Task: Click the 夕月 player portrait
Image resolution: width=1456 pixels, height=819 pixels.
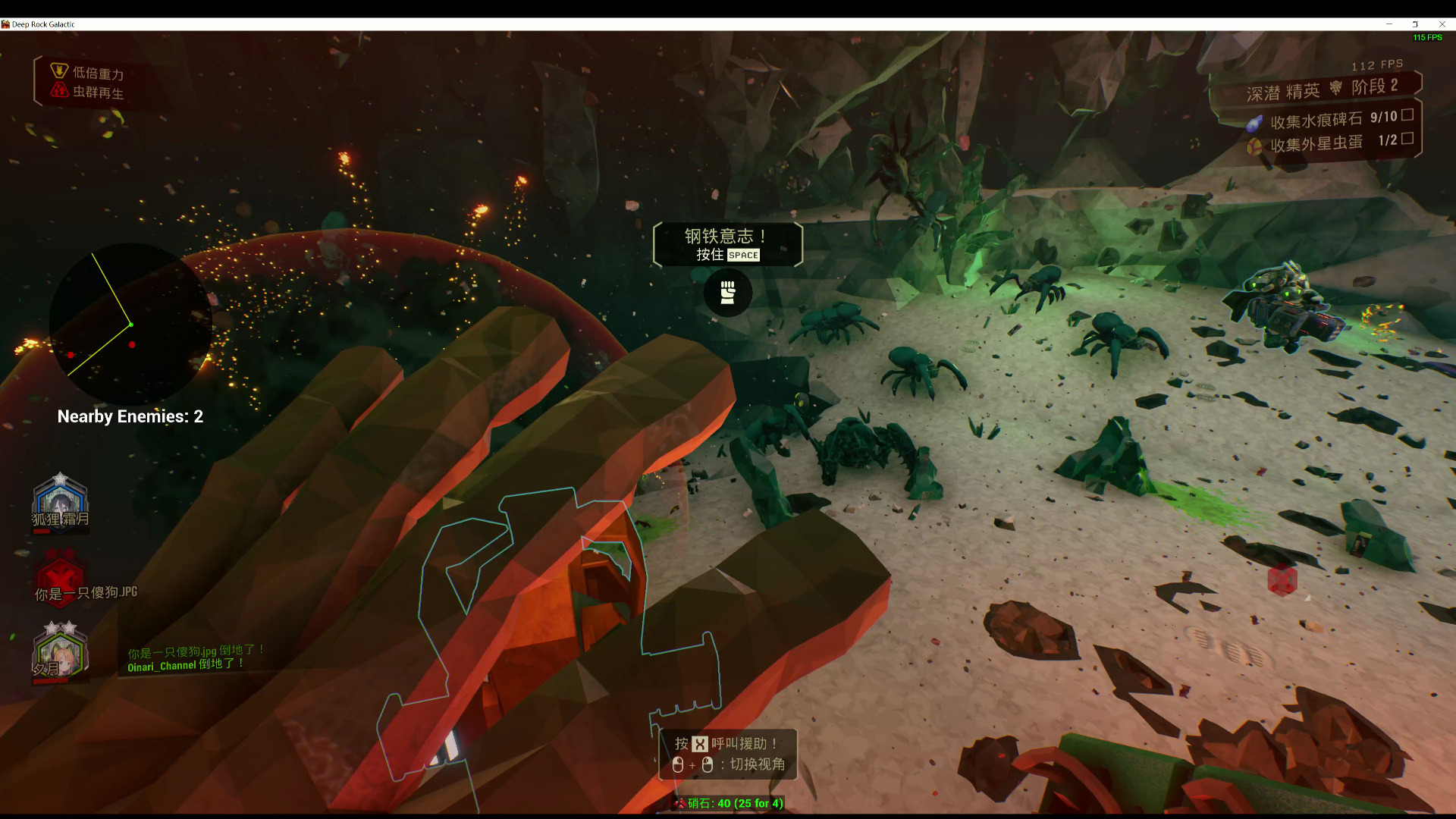Action: tap(60, 651)
